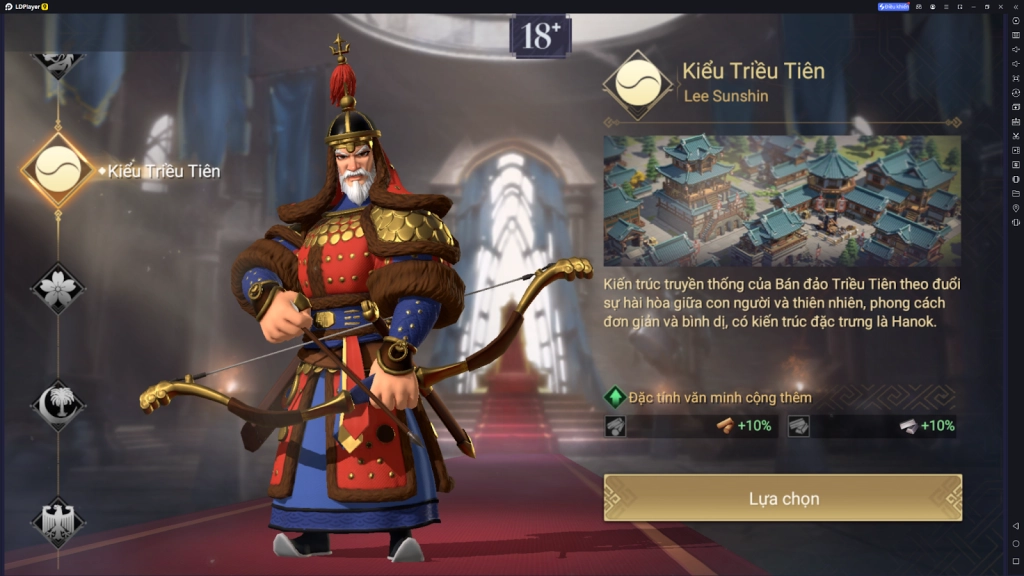The image size is (1024, 576).
Task: Close the LDPlayer window
Action: click(x=1001, y=6)
